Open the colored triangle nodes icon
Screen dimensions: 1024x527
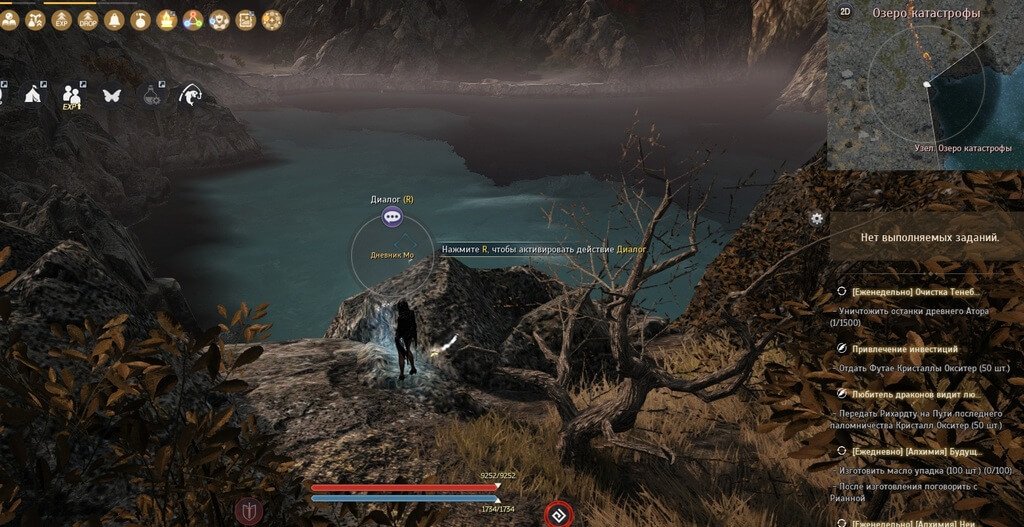coord(193,19)
